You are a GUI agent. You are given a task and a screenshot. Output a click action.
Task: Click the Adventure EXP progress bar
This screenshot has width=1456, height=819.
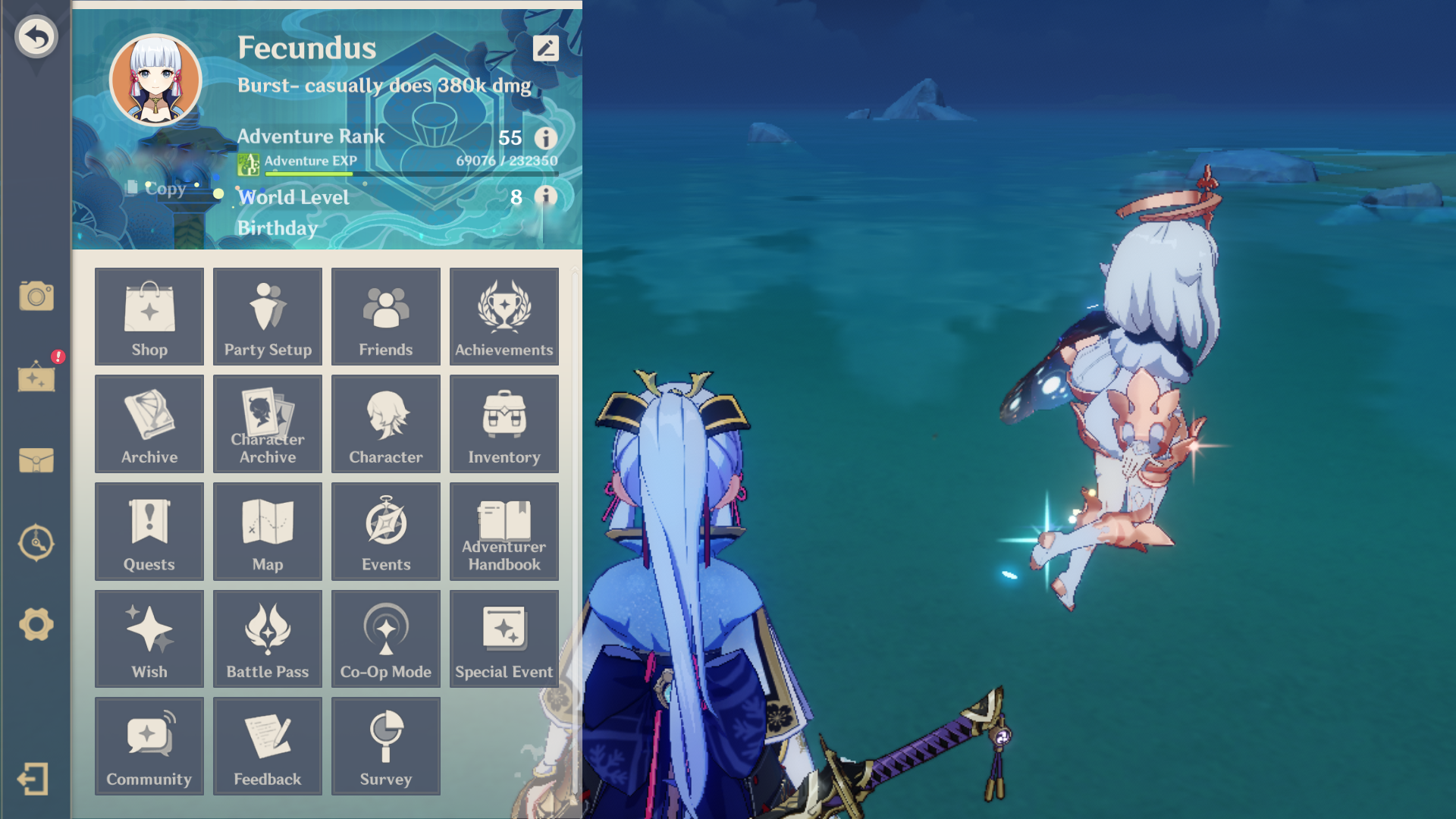click(409, 173)
